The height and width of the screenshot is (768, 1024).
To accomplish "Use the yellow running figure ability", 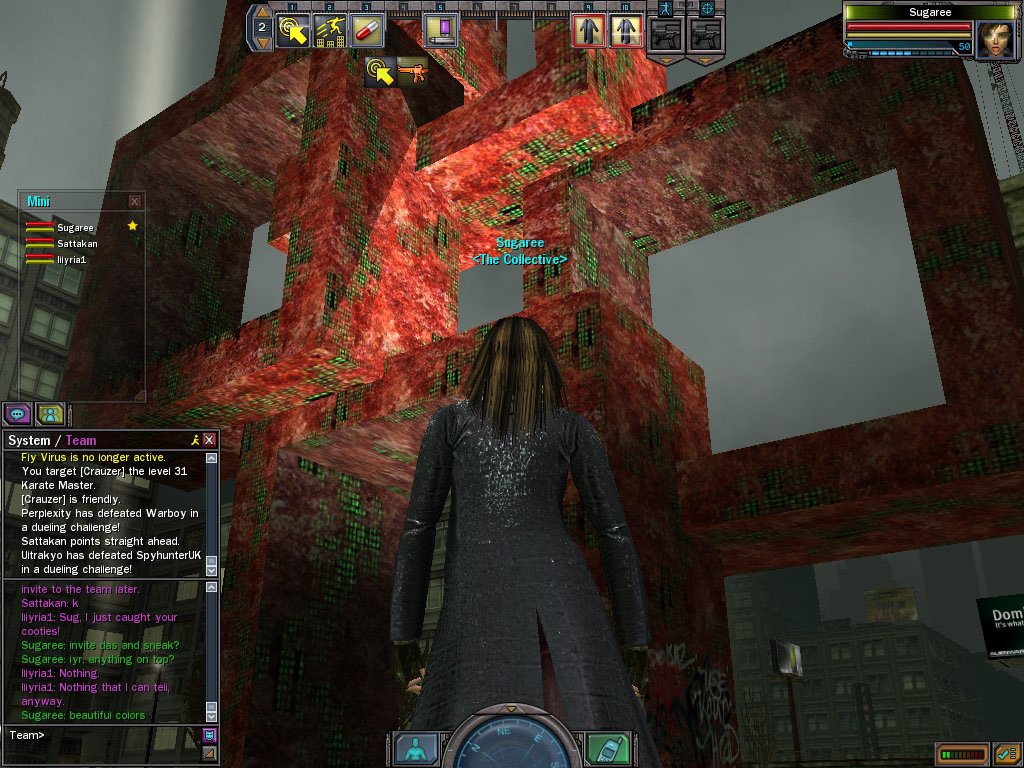I will [330, 30].
